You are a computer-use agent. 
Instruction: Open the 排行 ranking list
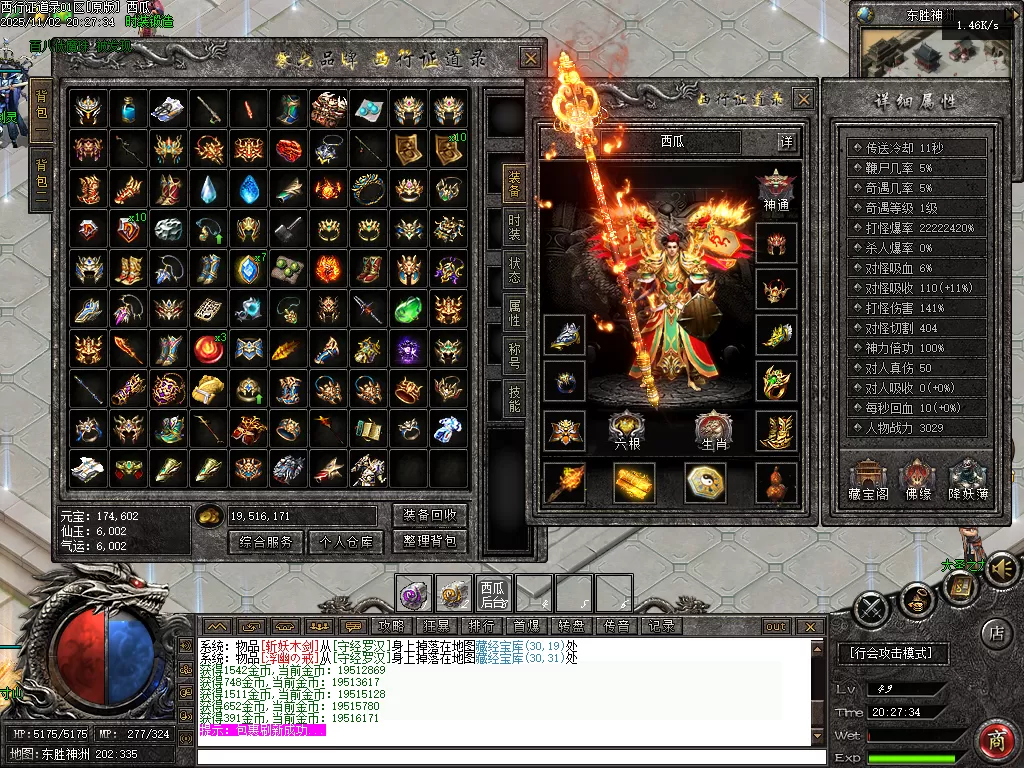(482, 626)
